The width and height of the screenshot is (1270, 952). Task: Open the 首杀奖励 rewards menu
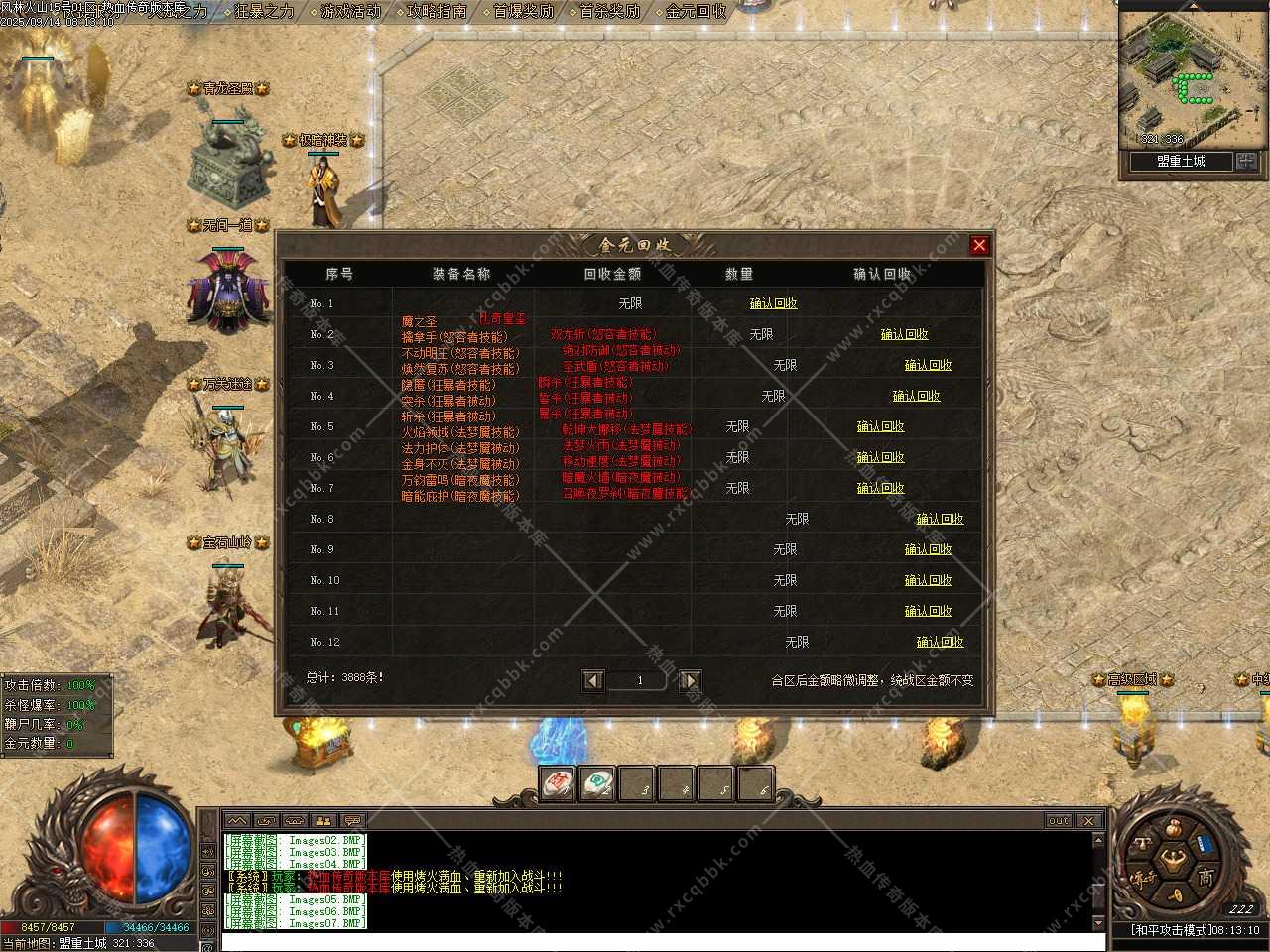(609, 12)
